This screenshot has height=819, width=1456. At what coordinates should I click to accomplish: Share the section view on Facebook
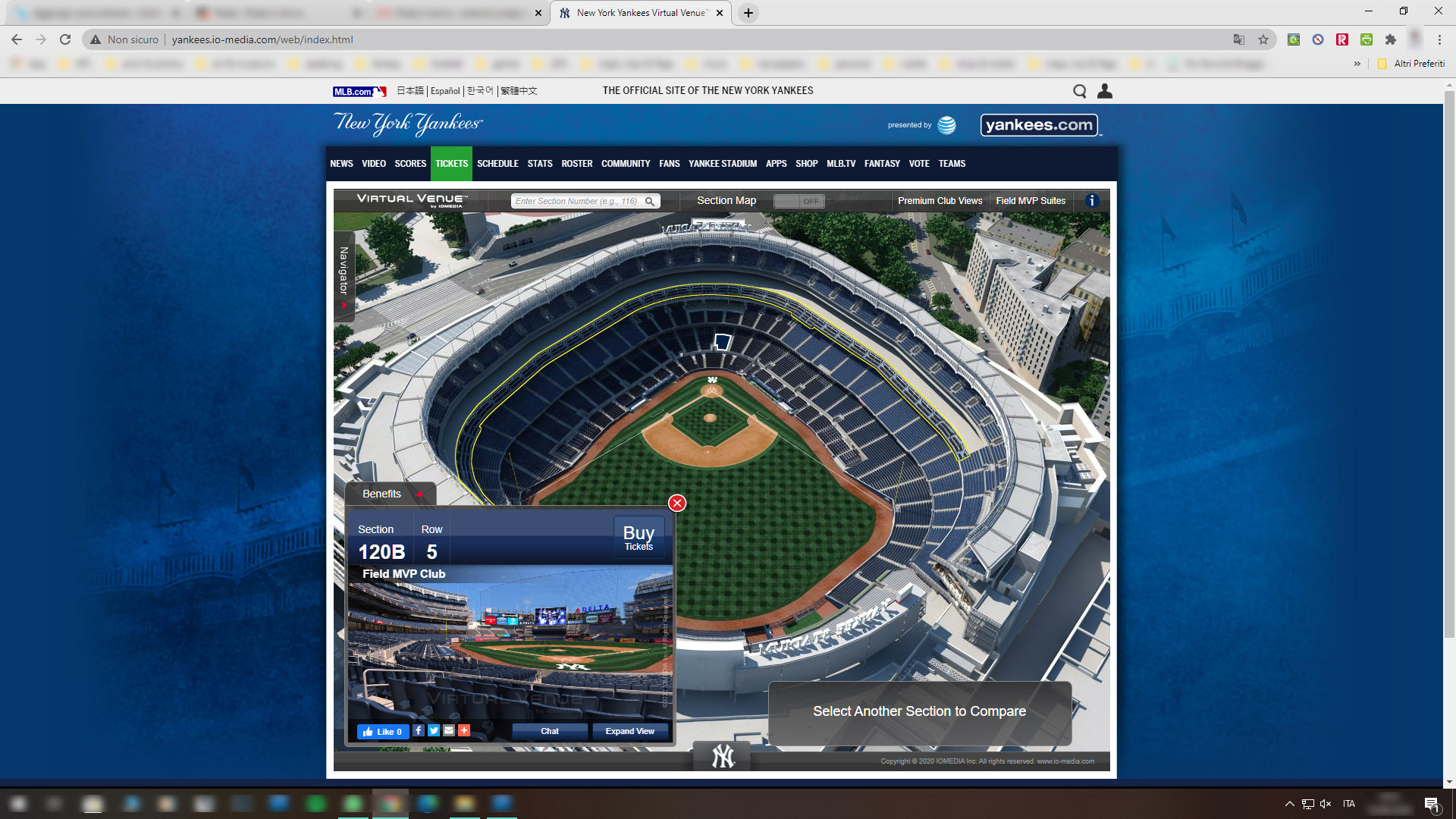[x=418, y=731]
